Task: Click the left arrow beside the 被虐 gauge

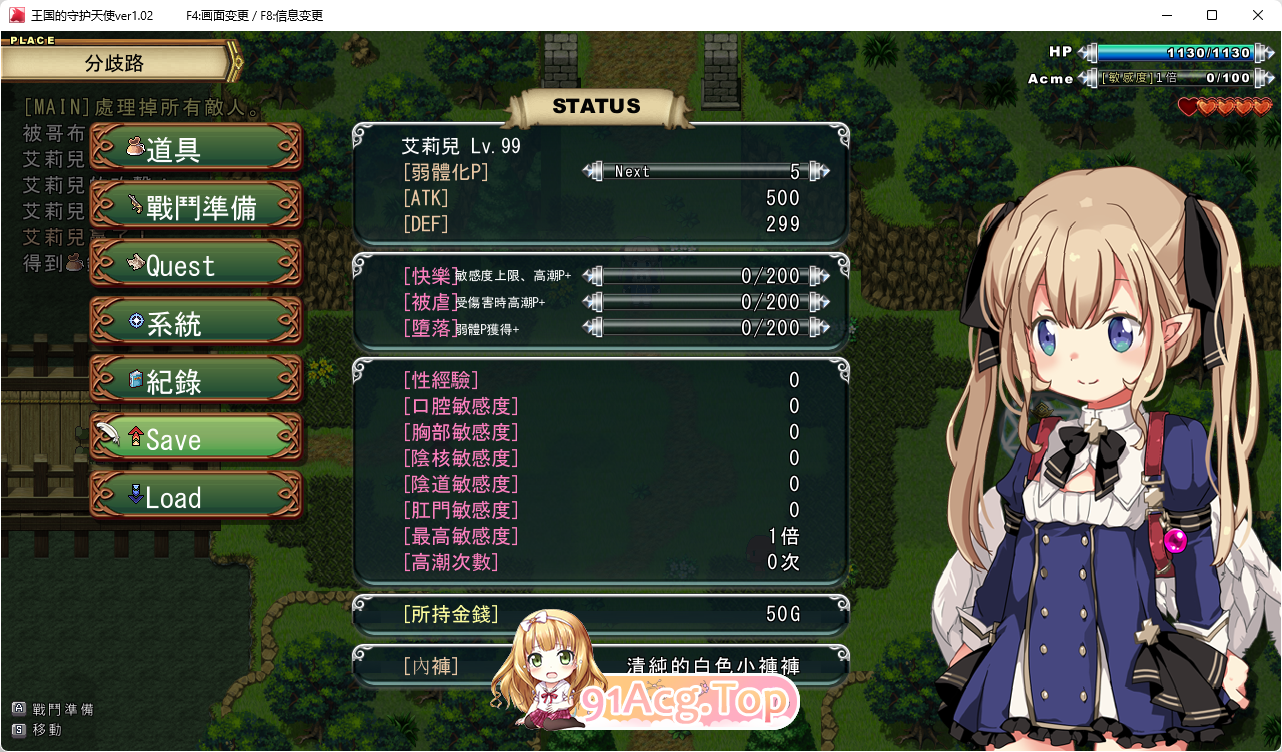Action: point(588,301)
